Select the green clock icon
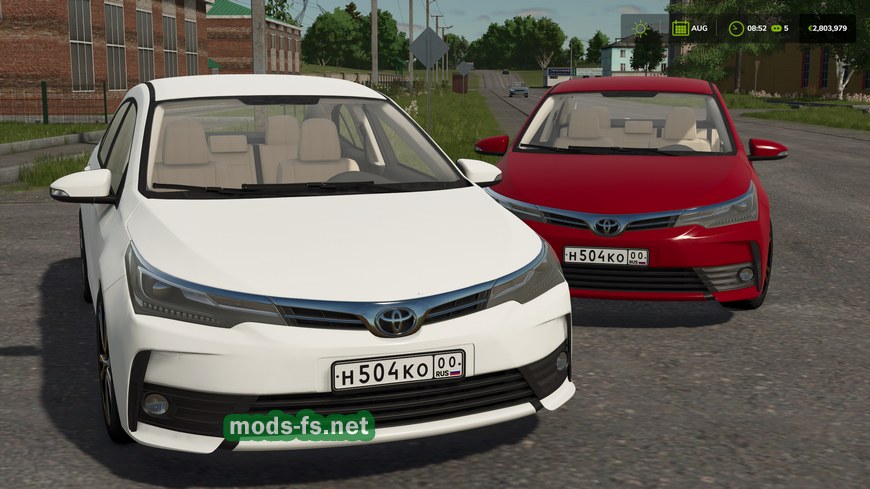 [x=736, y=28]
